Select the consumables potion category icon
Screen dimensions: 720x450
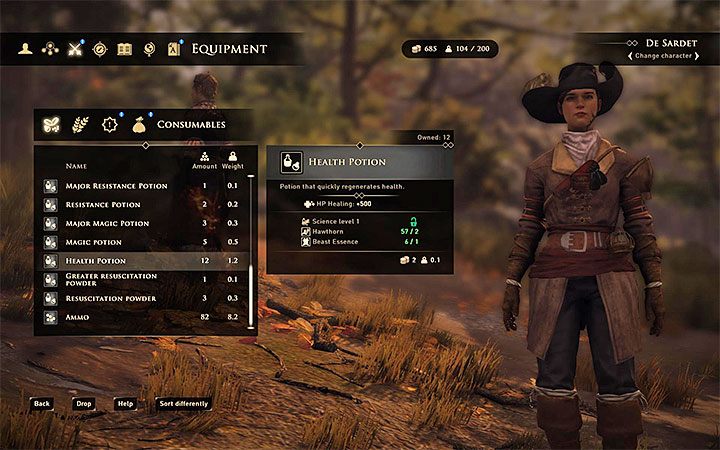(x=50, y=125)
